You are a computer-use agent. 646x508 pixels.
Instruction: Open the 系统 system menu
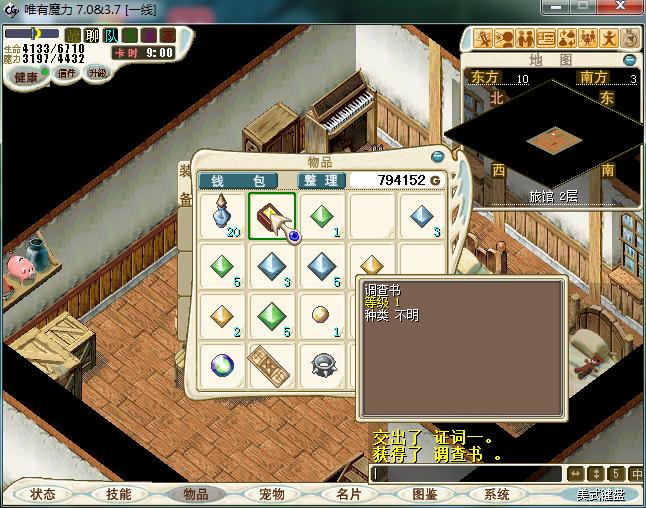(x=497, y=494)
